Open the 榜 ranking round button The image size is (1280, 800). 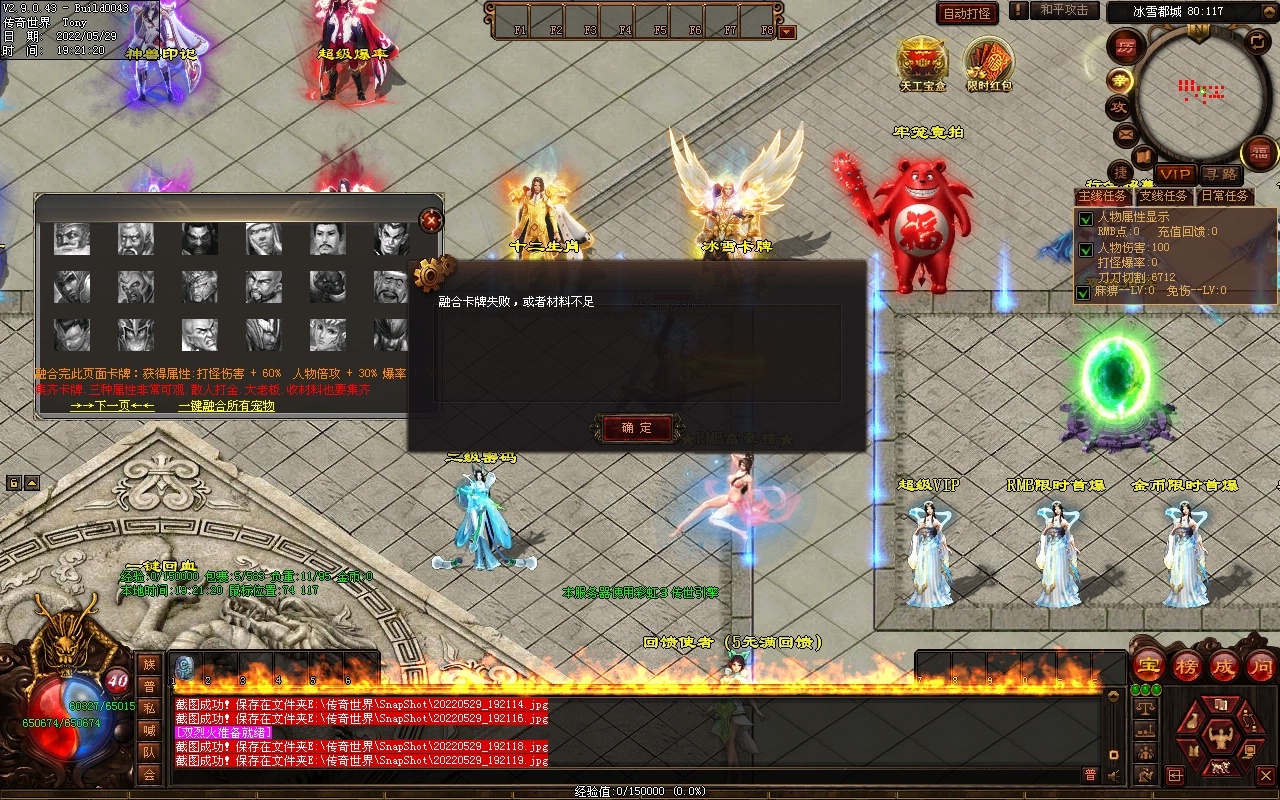[1186, 665]
